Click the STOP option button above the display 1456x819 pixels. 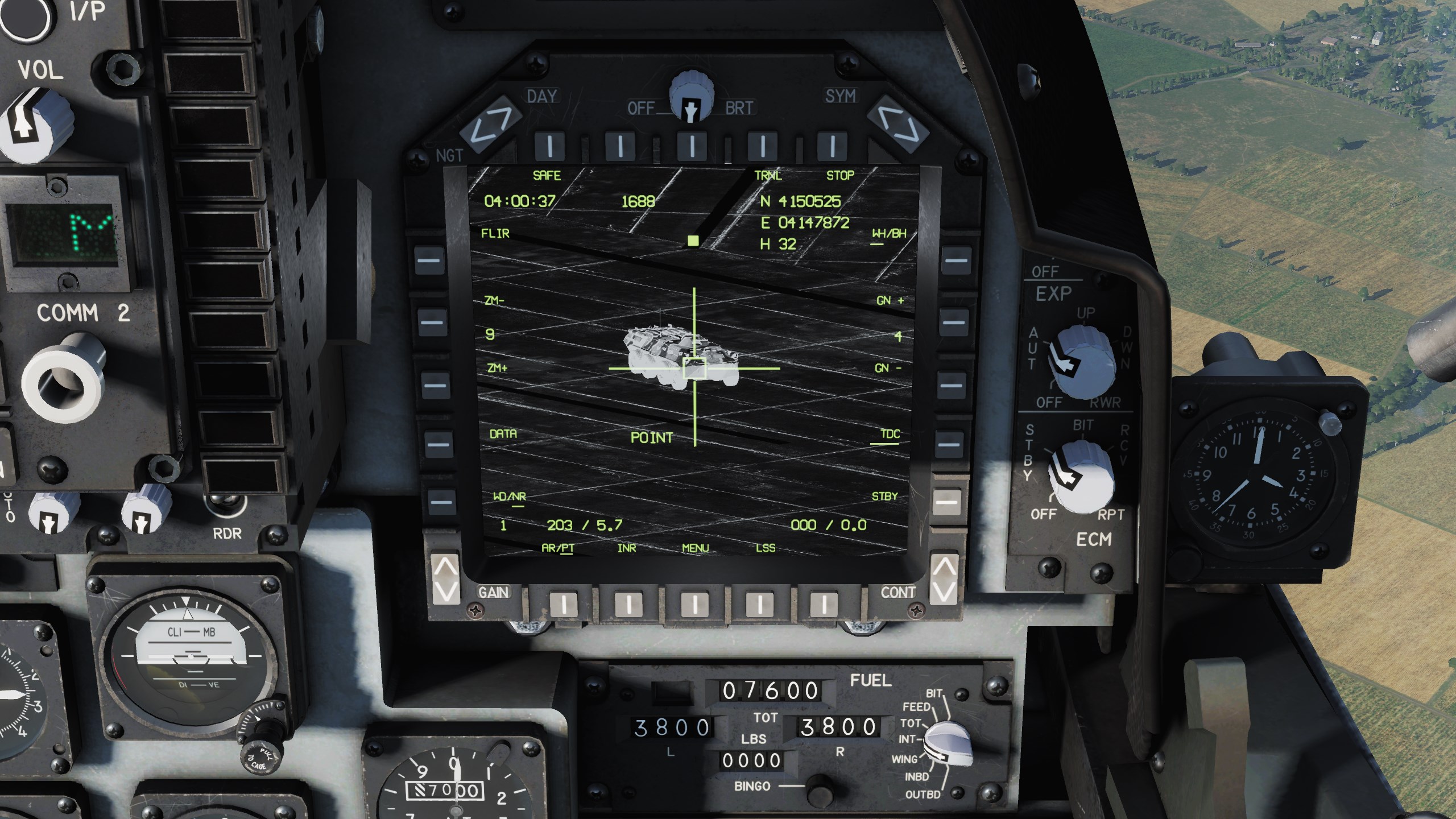tap(832, 146)
